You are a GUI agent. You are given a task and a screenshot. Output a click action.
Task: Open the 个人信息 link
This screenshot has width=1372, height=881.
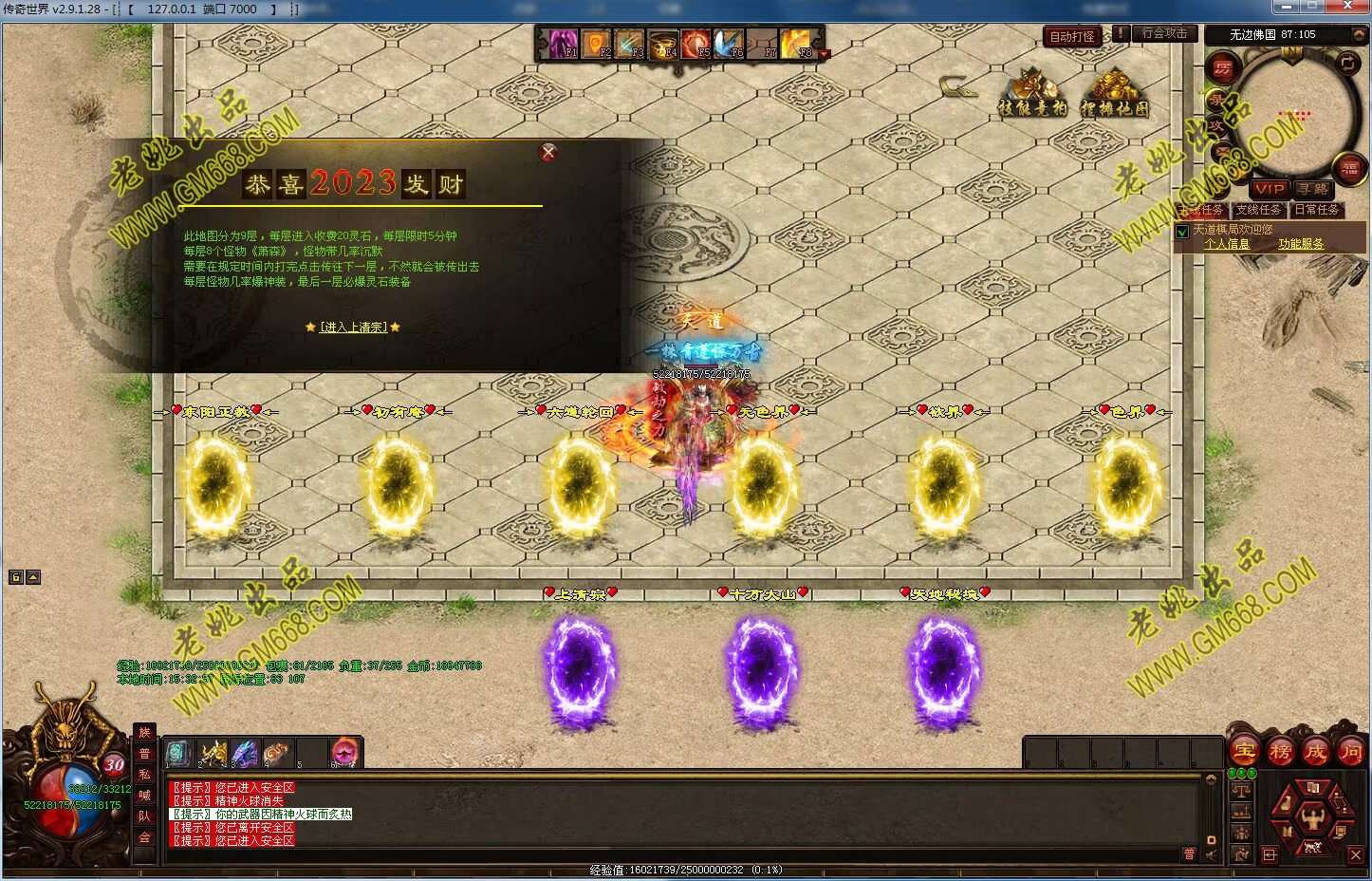pyautogui.click(x=1227, y=244)
